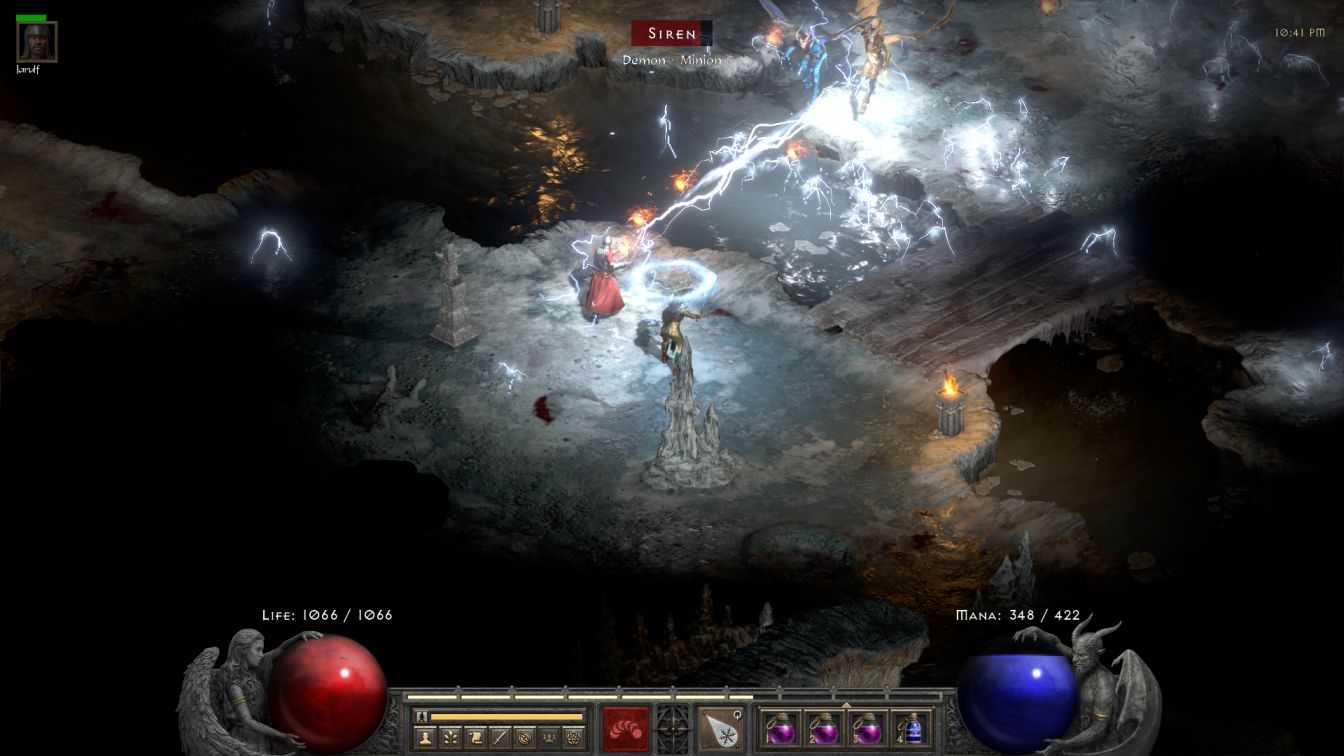This screenshot has width=1344, height=756.
Task: Open the quest log scroll icon
Action: pyautogui.click(x=475, y=738)
